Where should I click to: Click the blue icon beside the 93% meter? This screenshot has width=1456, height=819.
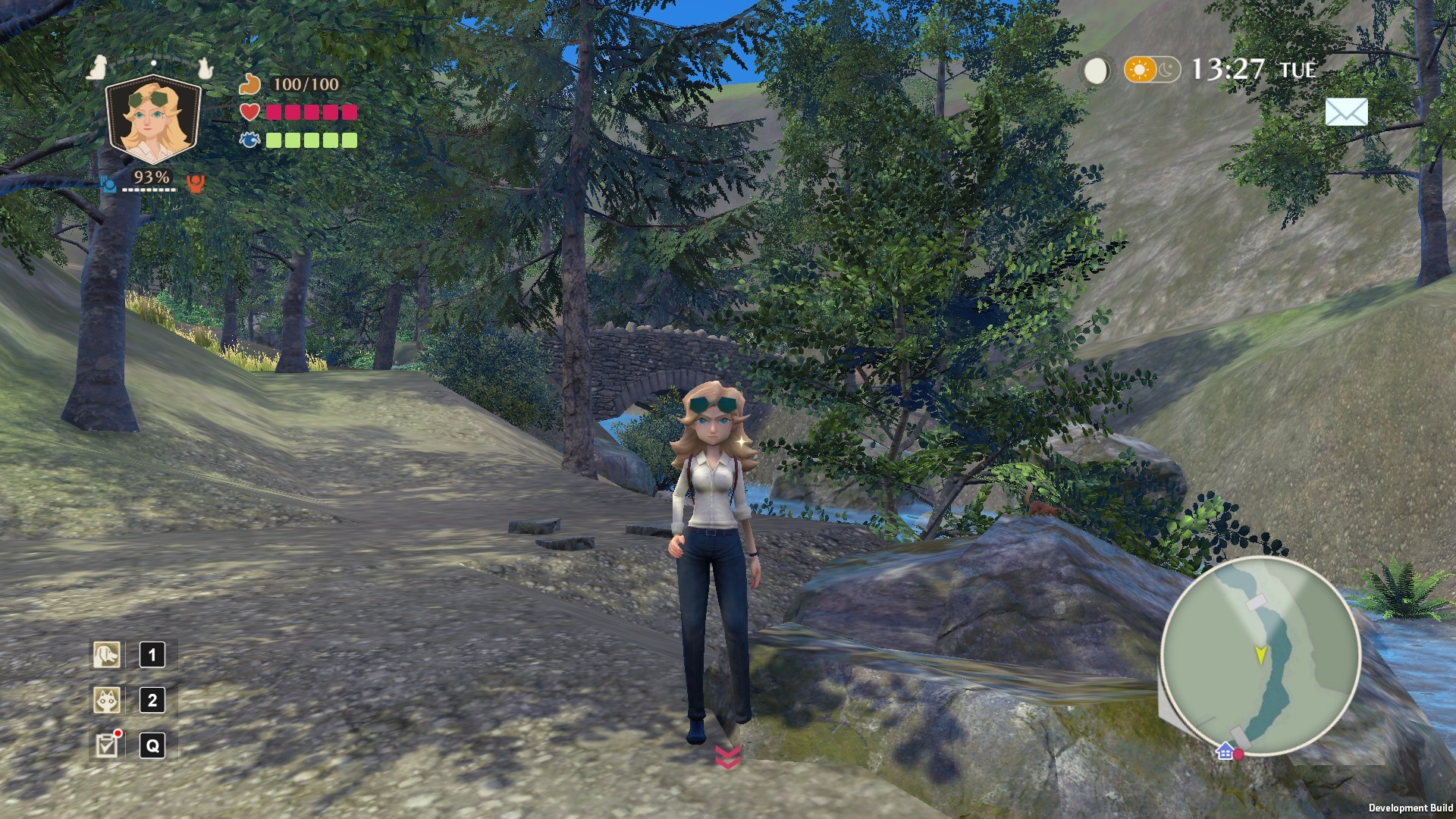[x=108, y=183]
